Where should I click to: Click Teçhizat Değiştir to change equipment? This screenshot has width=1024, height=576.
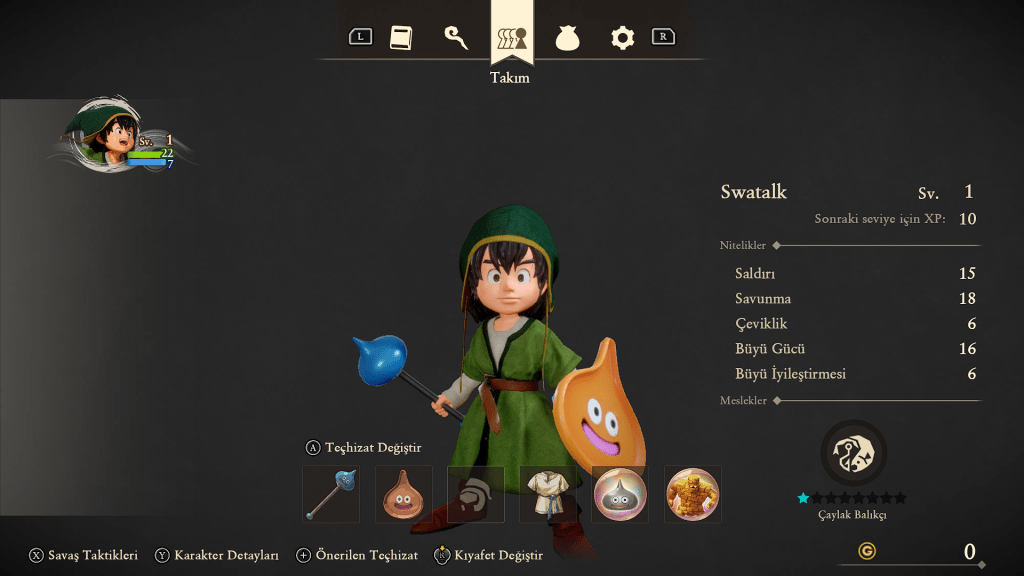click(x=363, y=447)
